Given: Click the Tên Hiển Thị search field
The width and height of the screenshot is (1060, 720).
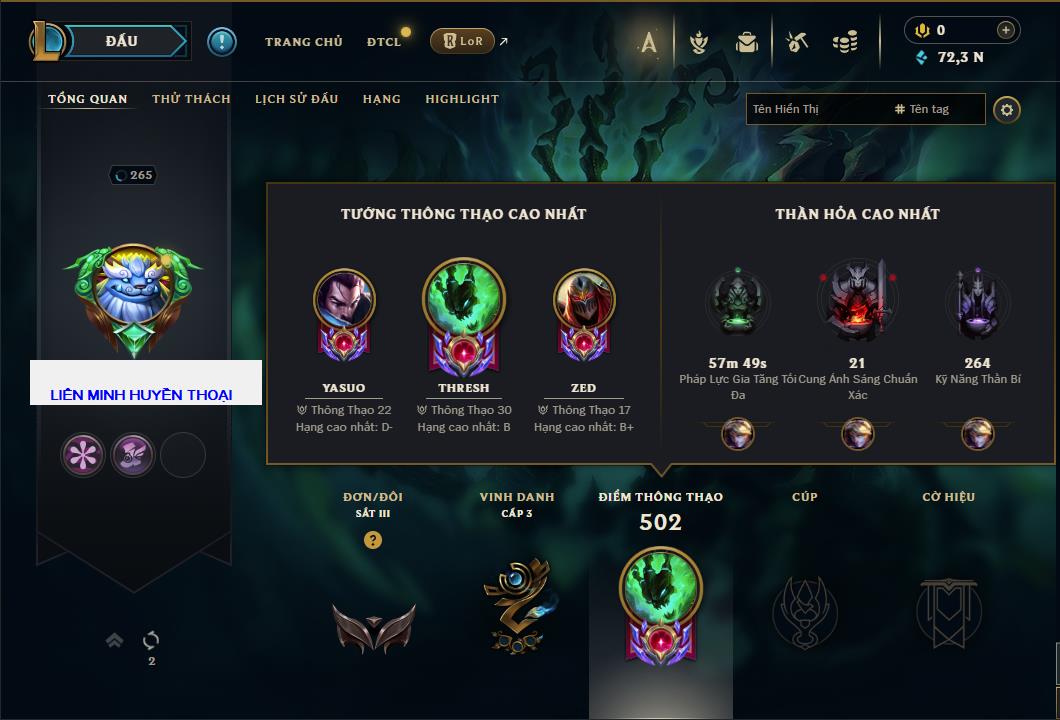Looking at the screenshot, I should (x=815, y=109).
